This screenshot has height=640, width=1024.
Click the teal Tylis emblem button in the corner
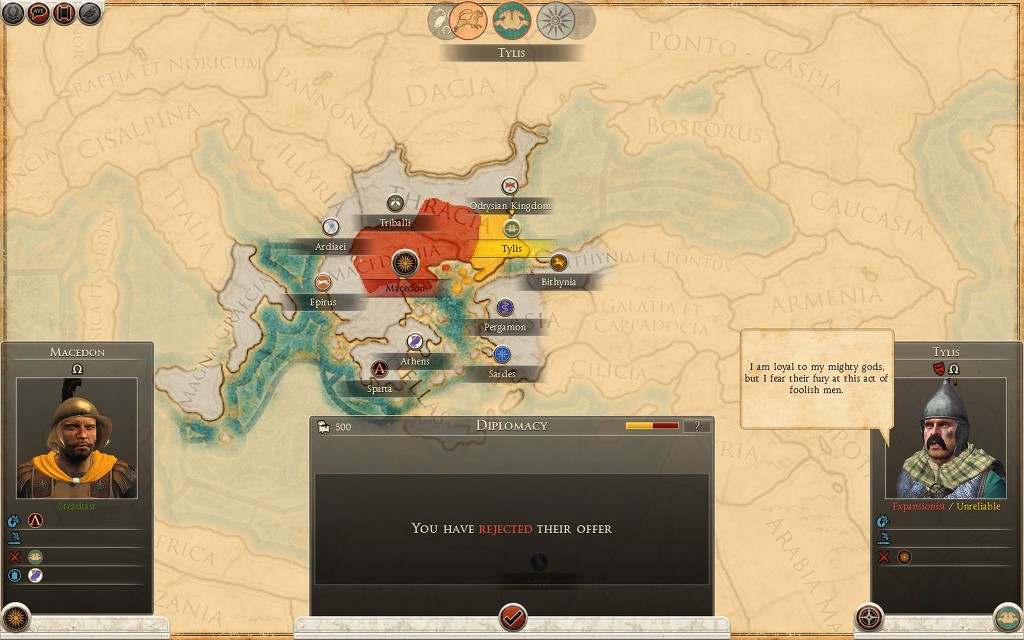1007,617
